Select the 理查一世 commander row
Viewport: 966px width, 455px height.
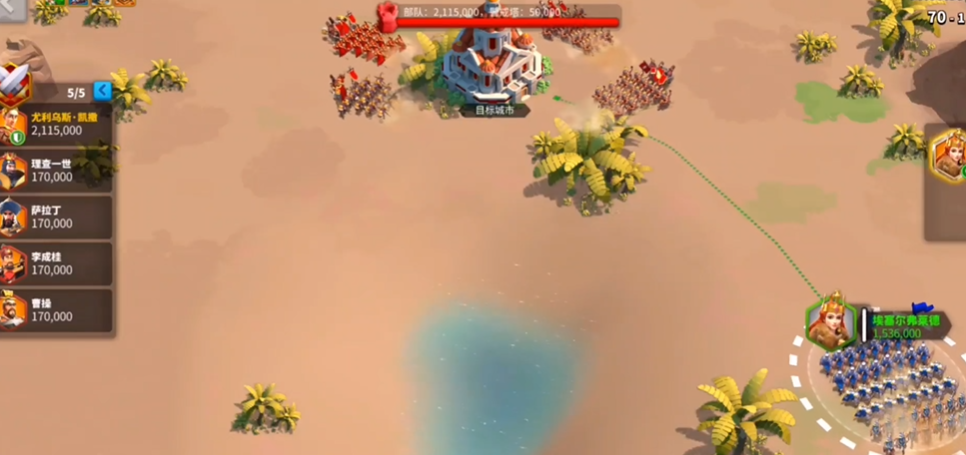point(55,171)
